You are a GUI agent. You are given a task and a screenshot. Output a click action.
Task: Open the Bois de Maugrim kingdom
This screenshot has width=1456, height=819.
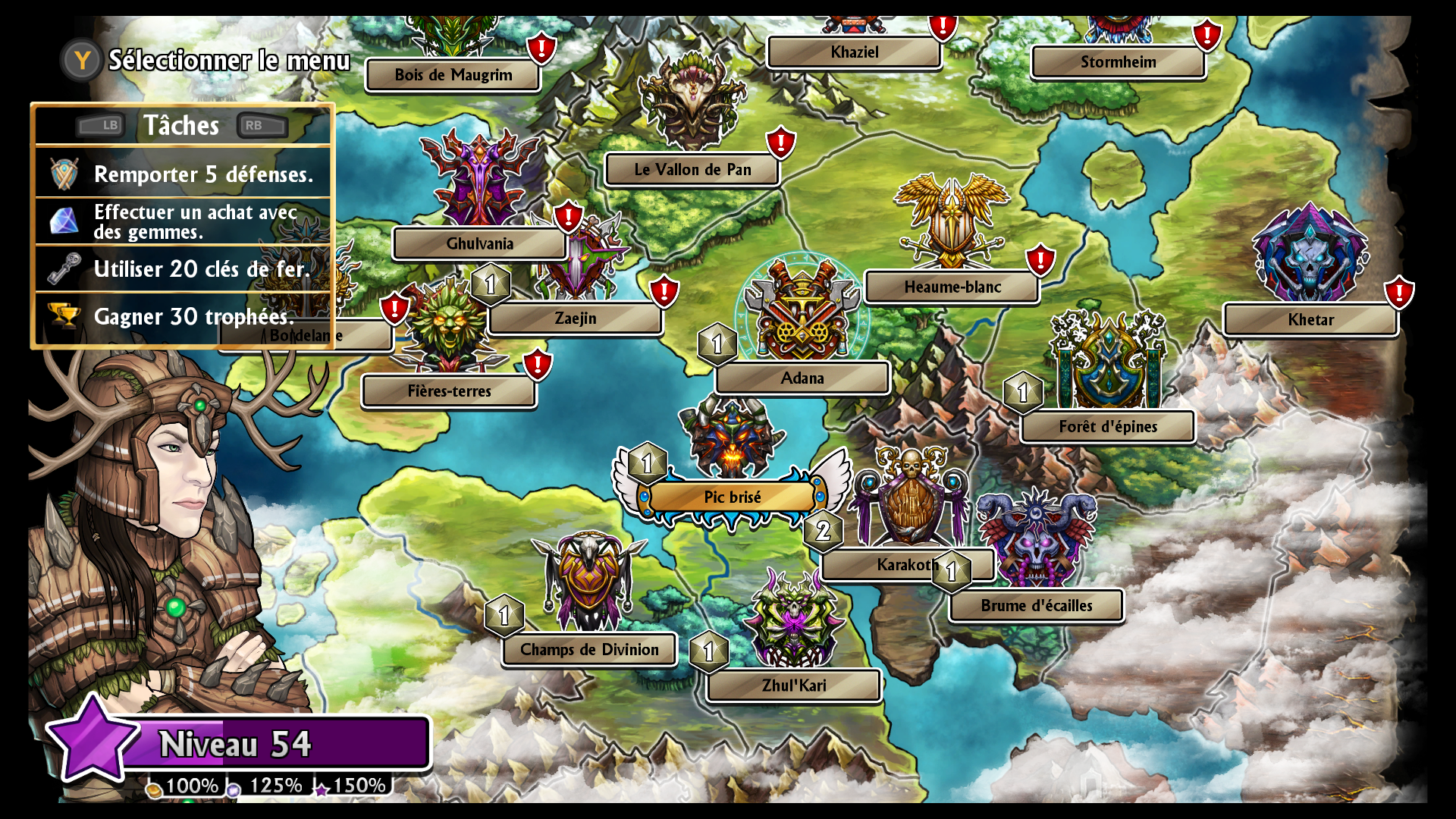pyautogui.click(x=453, y=75)
